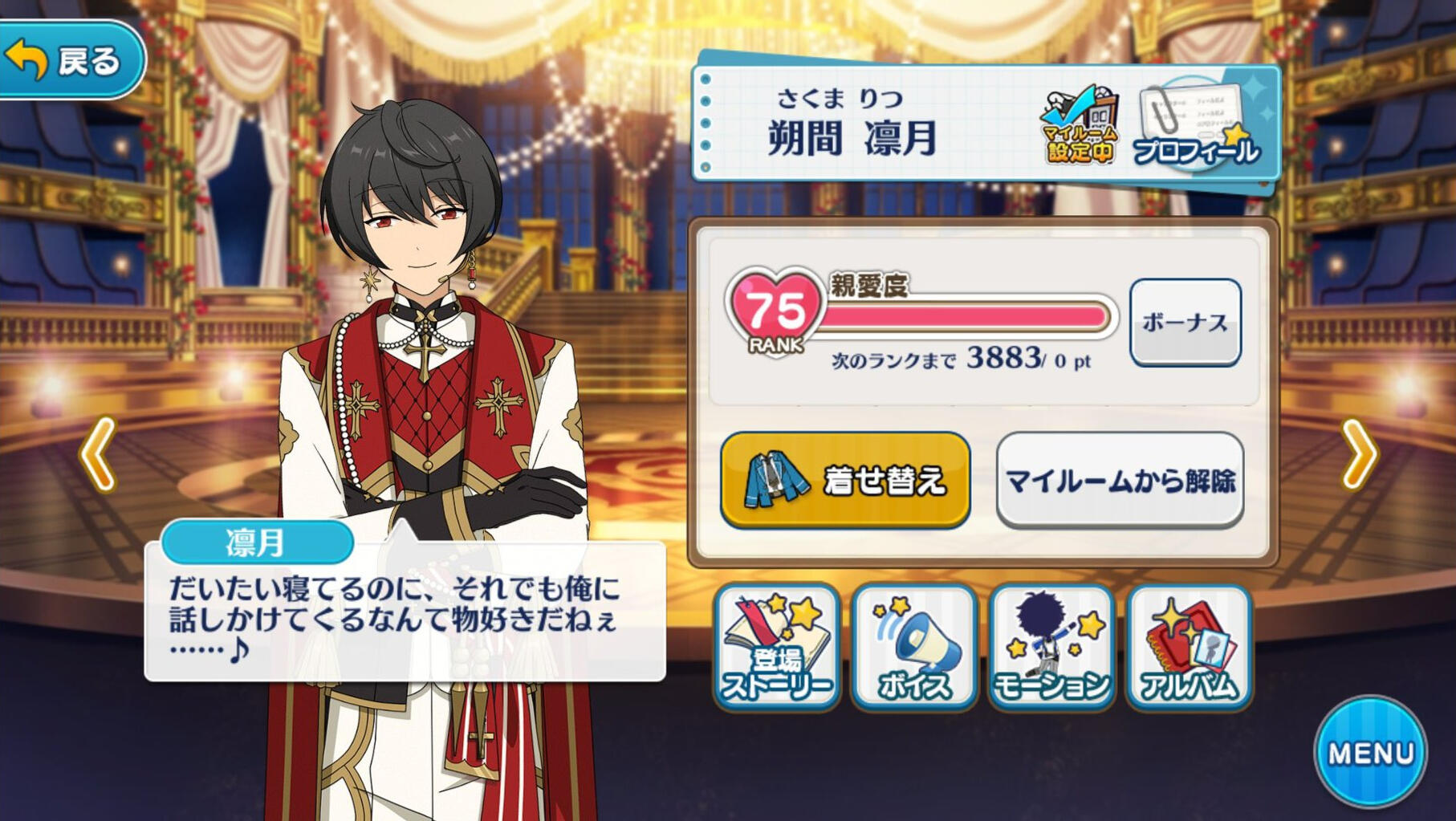
Task: Show the affection ボーナス details
Action: [x=1185, y=322]
